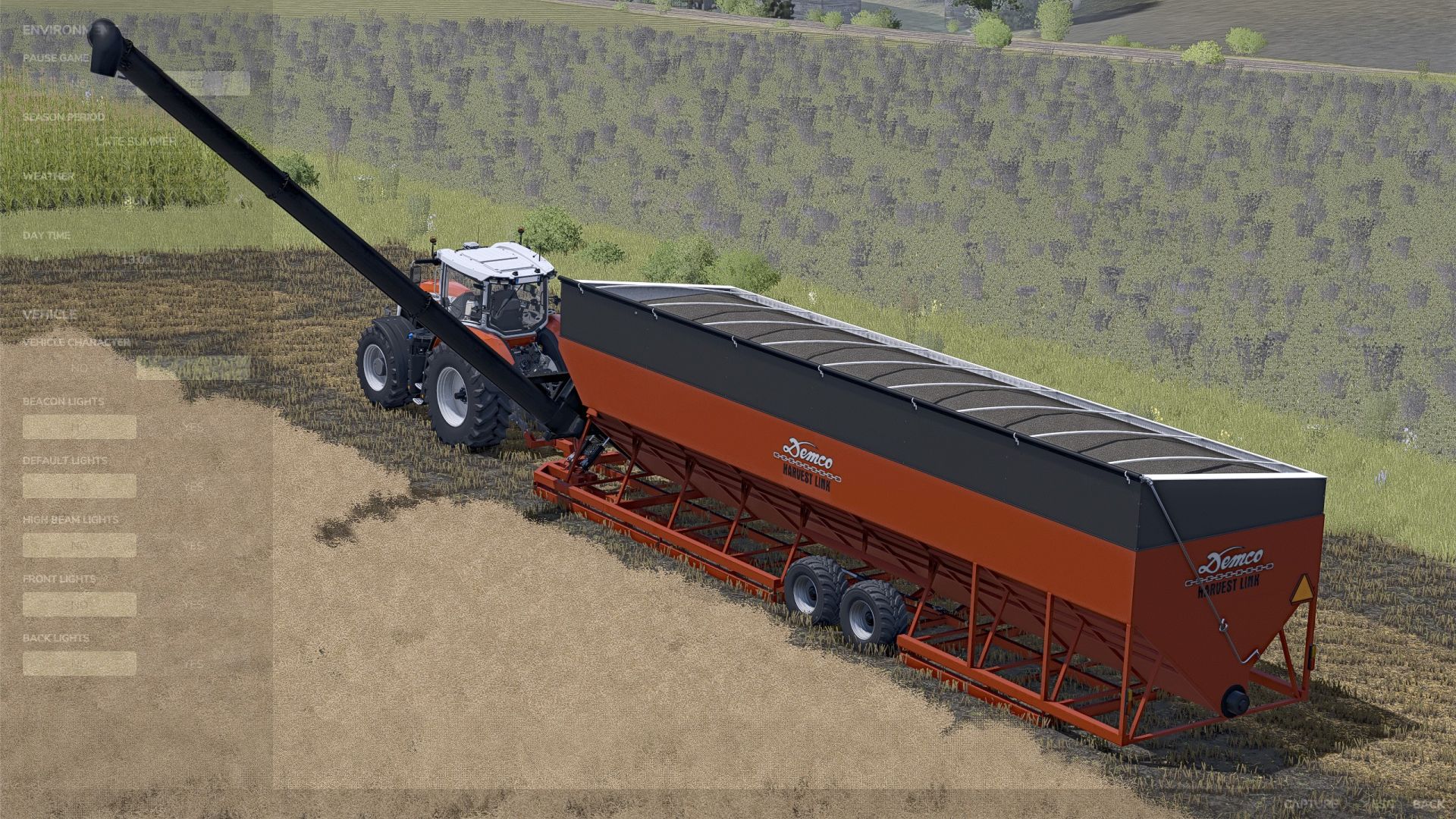Click the No box under Front Lights
The height and width of the screenshot is (819, 1456).
(x=79, y=604)
